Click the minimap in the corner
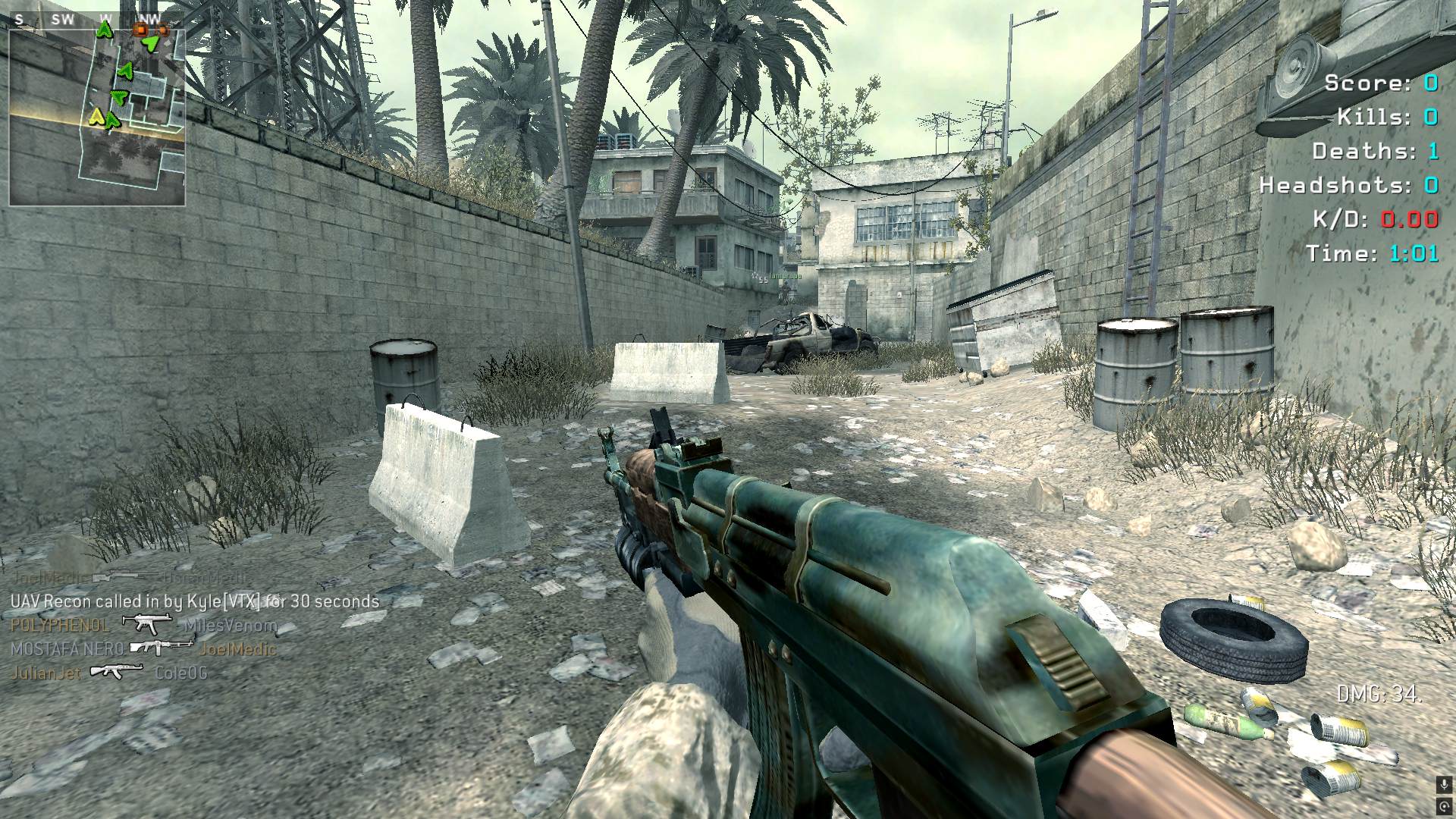The width and height of the screenshot is (1456, 819). (x=97, y=115)
